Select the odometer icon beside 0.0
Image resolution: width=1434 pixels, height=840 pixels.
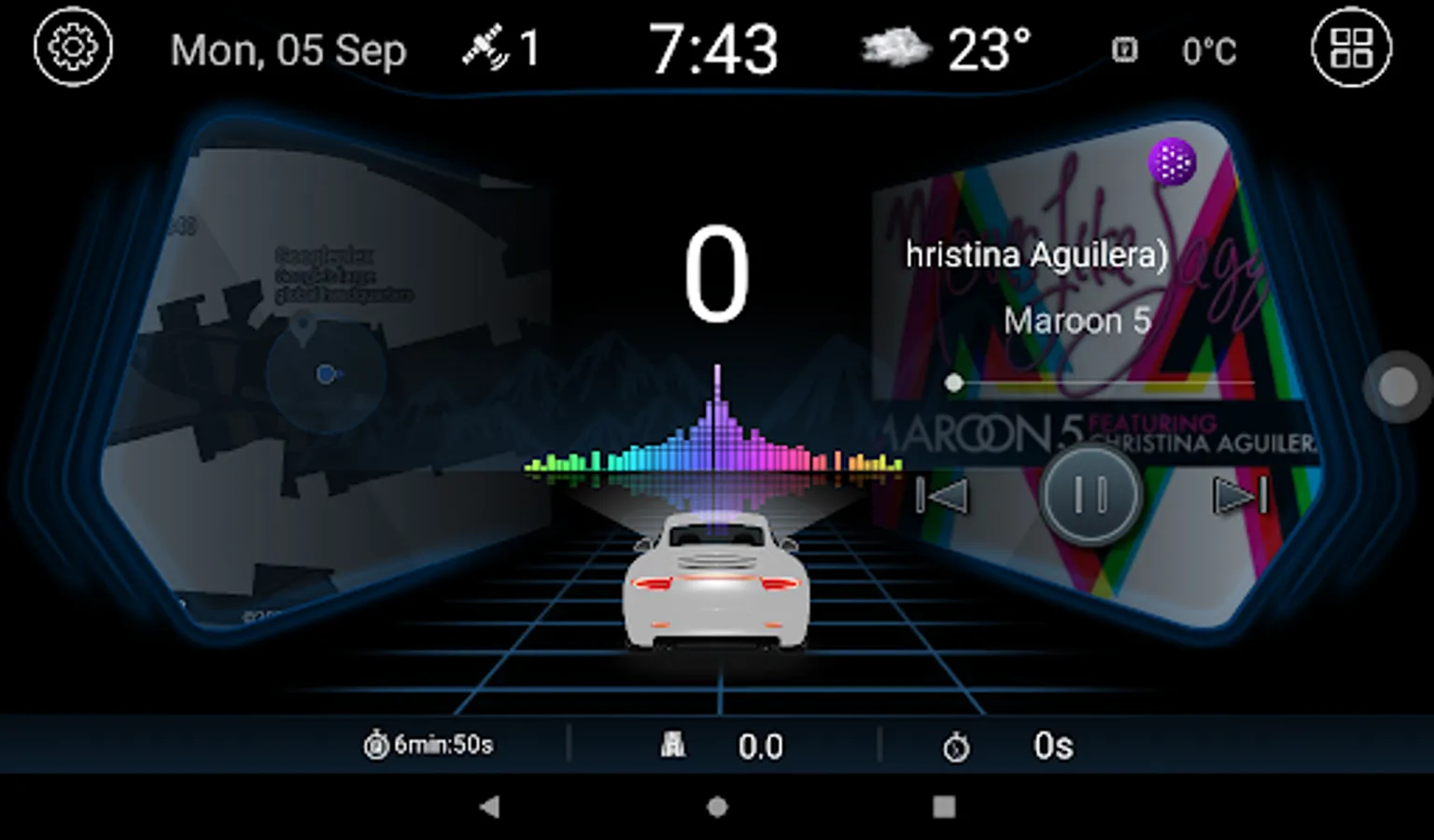click(674, 744)
